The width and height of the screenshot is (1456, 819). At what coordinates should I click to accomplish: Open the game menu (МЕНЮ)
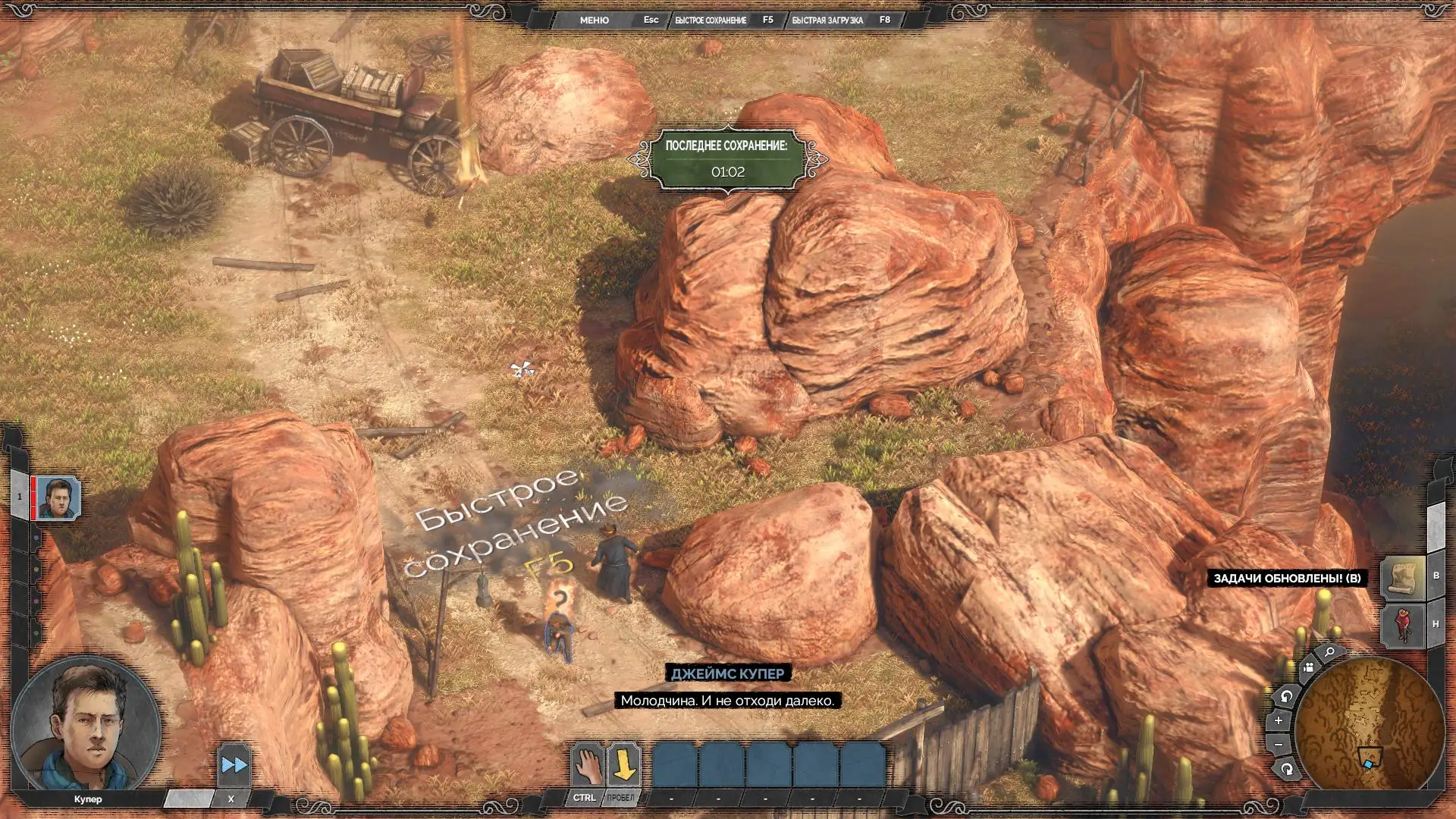pos(594,20)
